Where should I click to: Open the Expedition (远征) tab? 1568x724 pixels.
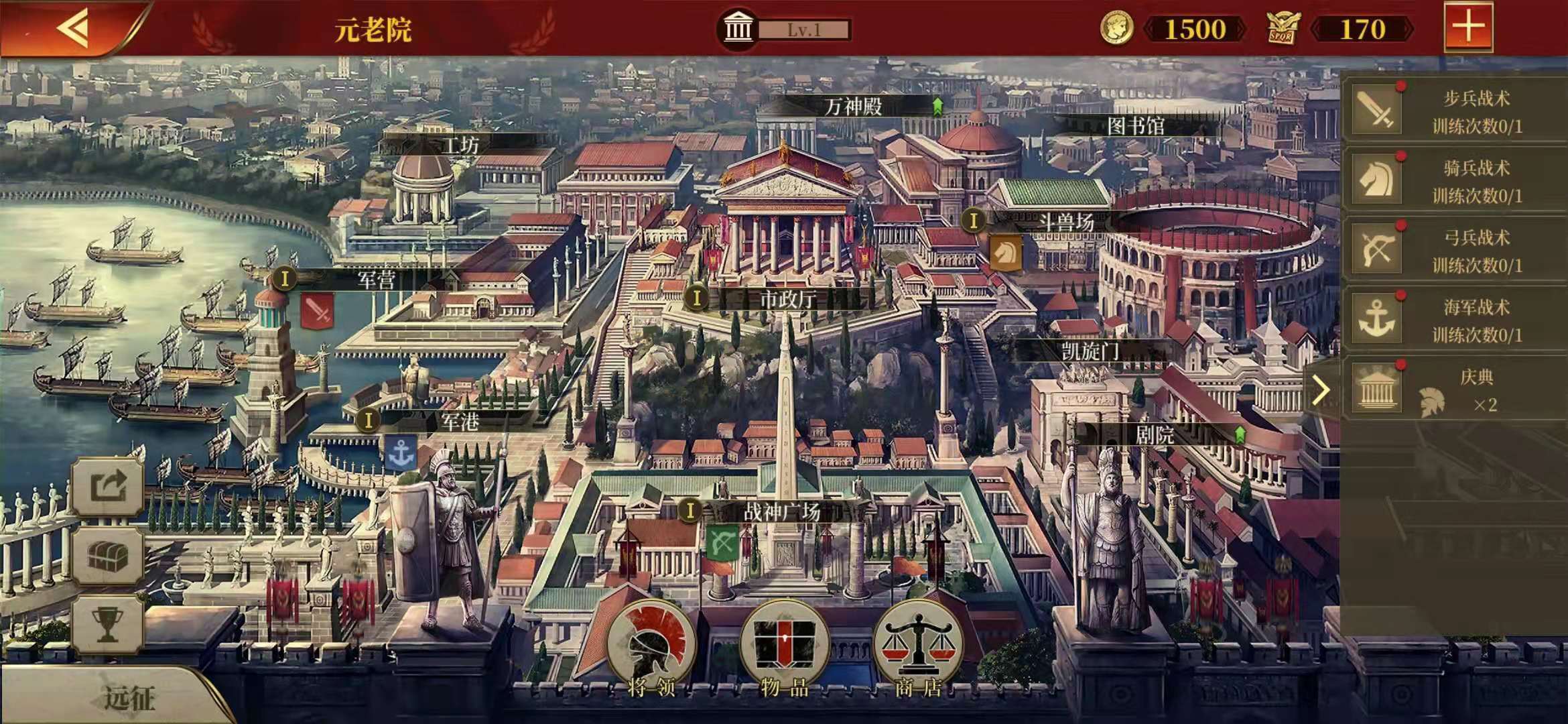(x=127, y=697)
